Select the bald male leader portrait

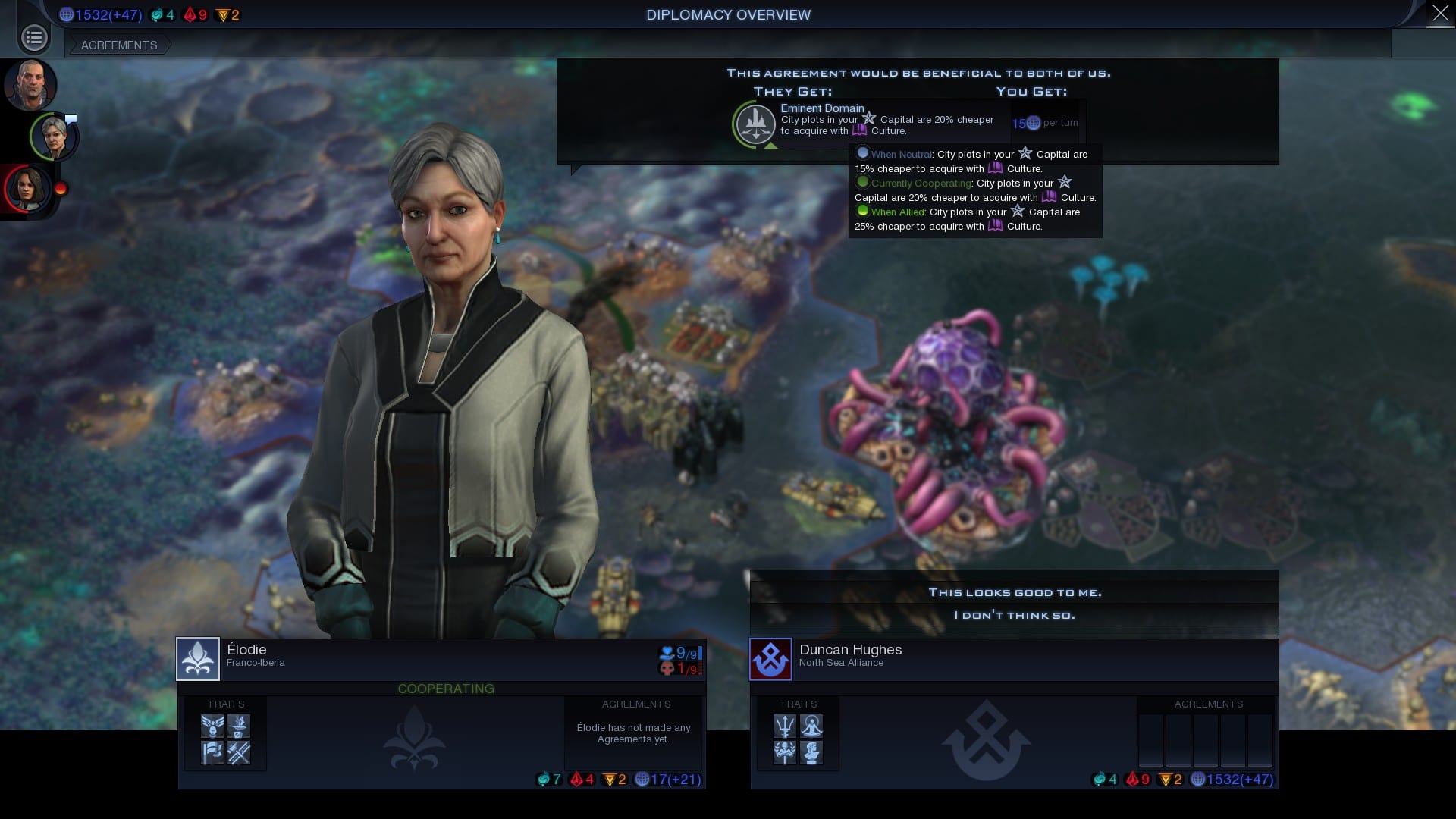[x=30, y=84]
